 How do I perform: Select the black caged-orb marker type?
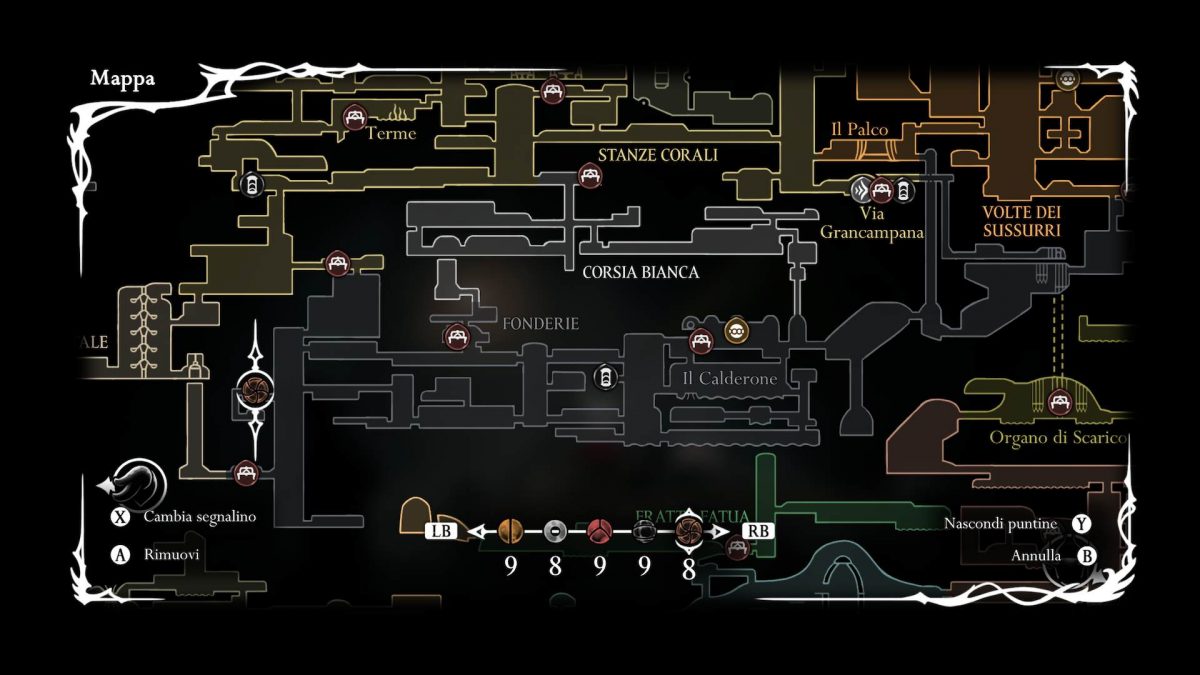[x=644, y=531]
